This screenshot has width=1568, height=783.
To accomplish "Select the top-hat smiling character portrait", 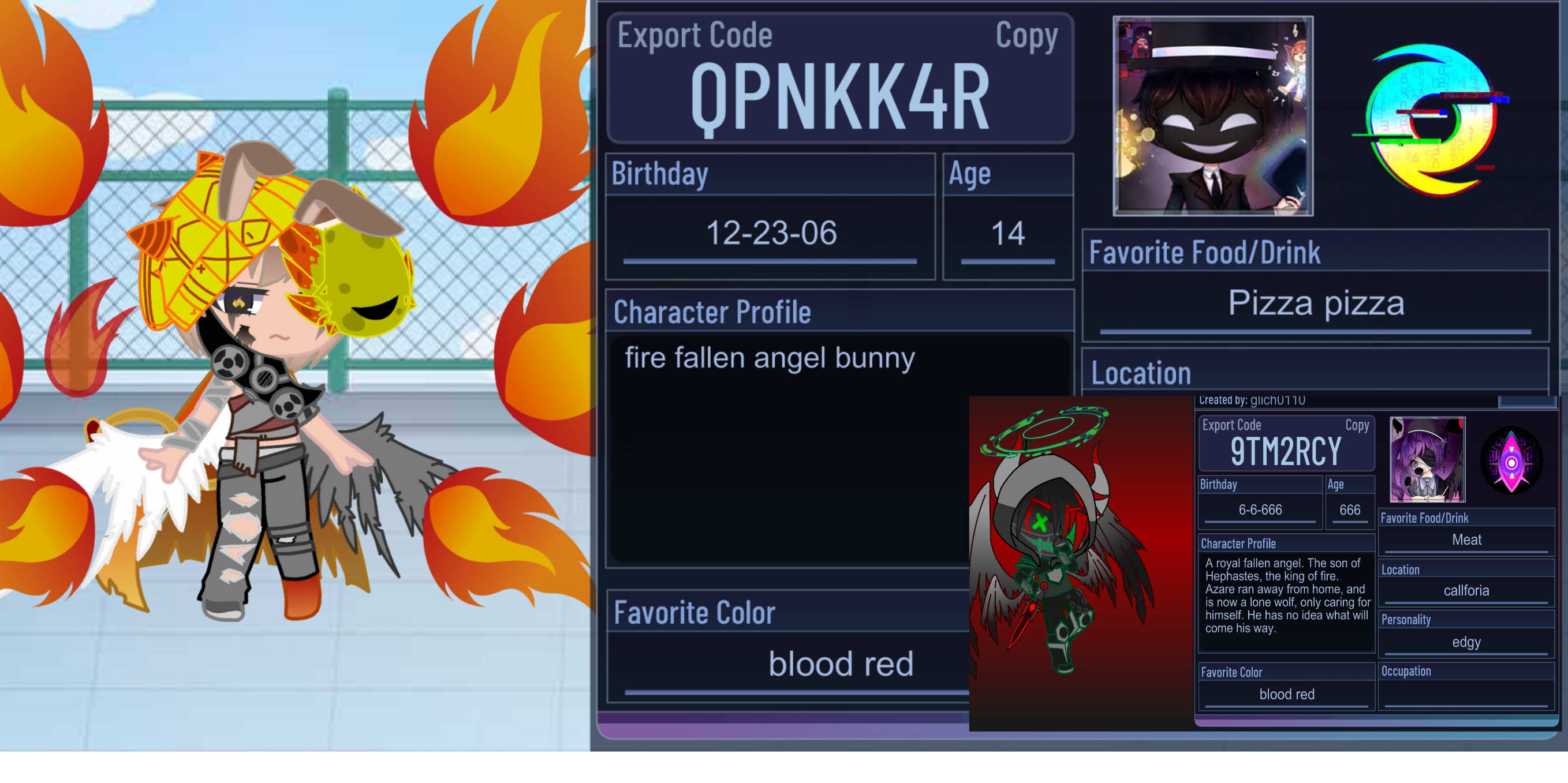I will point(1212,116).
